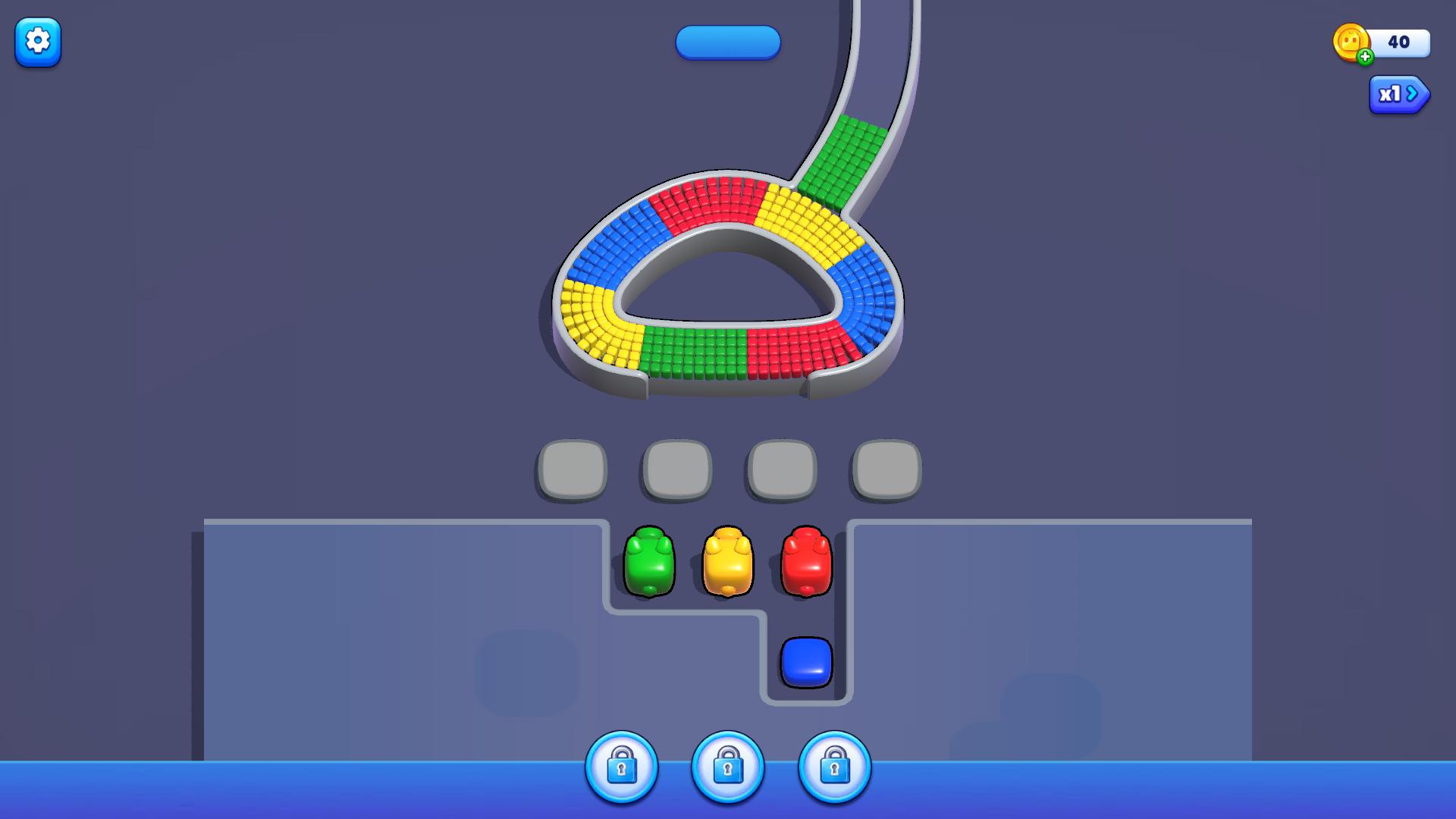
Task: Unlock the leftmost padlock slot
Action: [x=622, y=767]
